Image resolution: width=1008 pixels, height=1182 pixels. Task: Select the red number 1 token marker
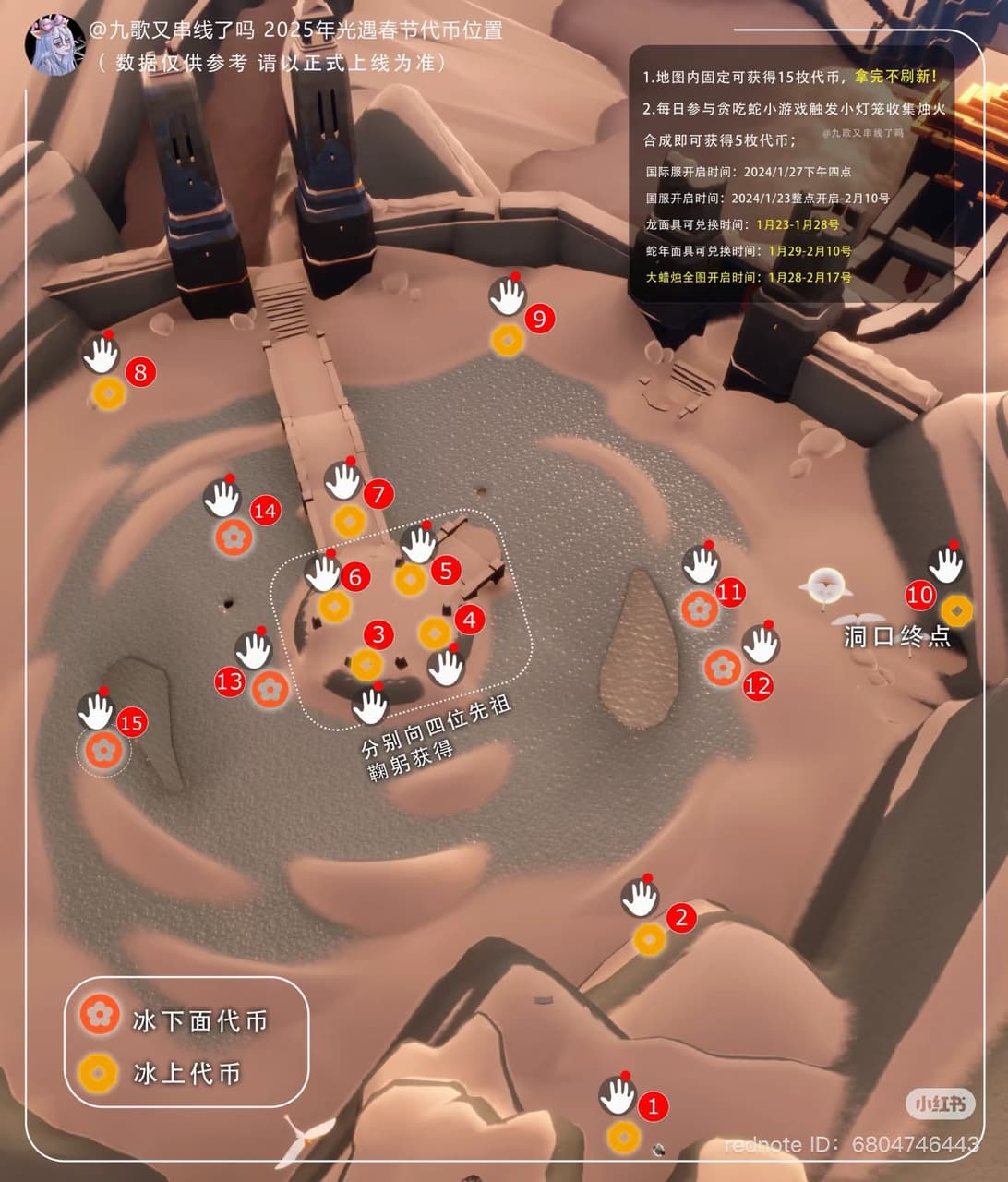tap(654, 1105)
